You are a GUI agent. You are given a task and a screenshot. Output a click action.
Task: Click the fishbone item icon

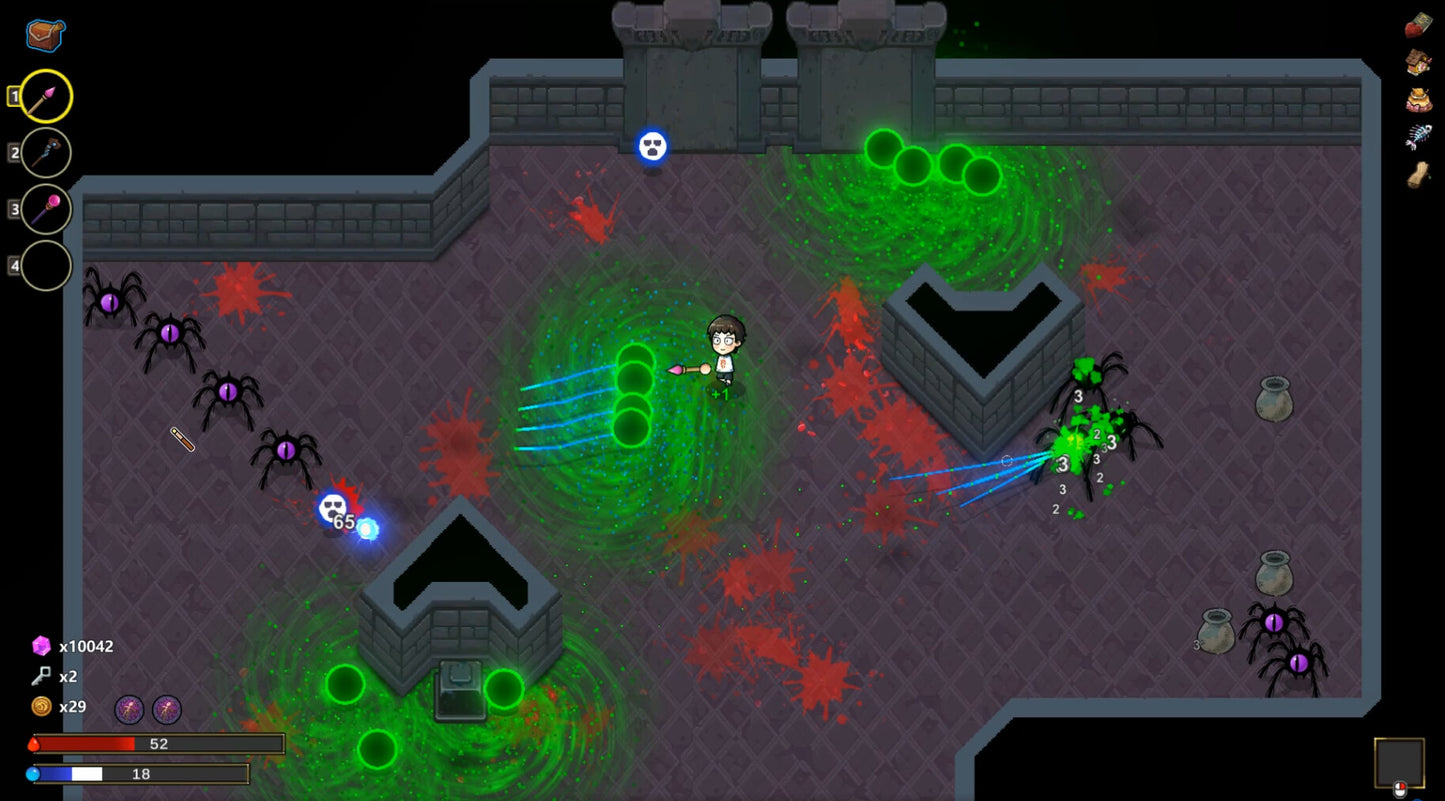[x=1419, y=133]
